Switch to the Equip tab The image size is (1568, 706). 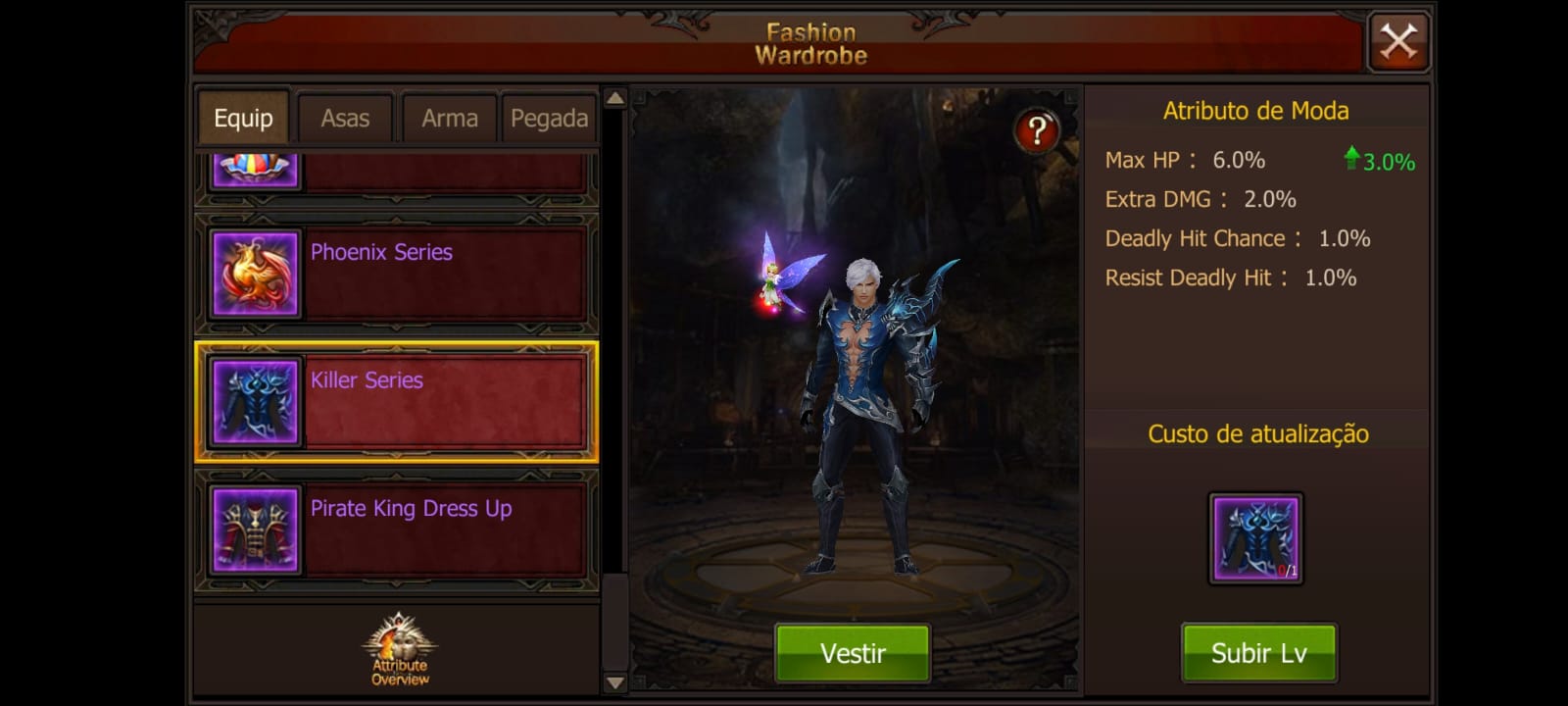tap(243, 119)
